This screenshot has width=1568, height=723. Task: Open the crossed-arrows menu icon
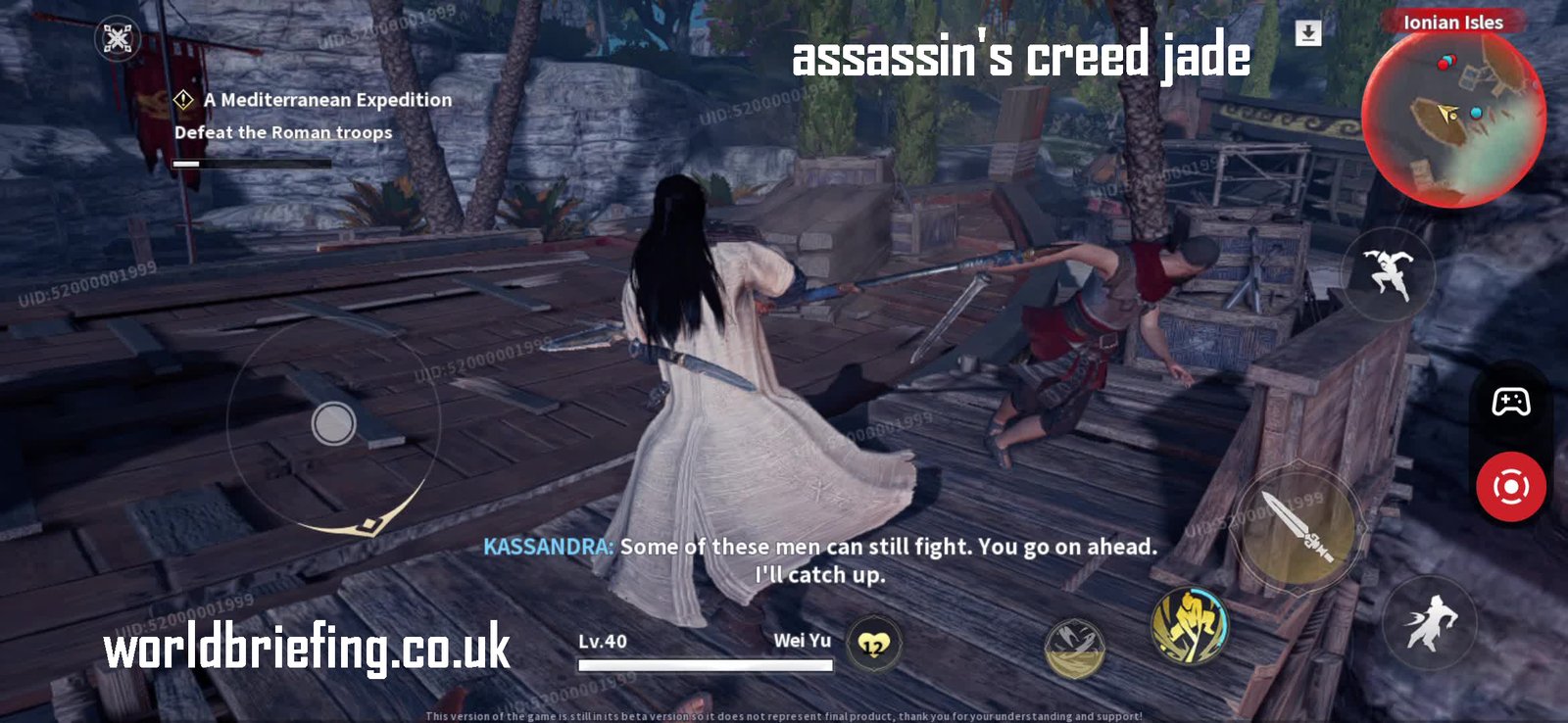[x=118, y=39]
